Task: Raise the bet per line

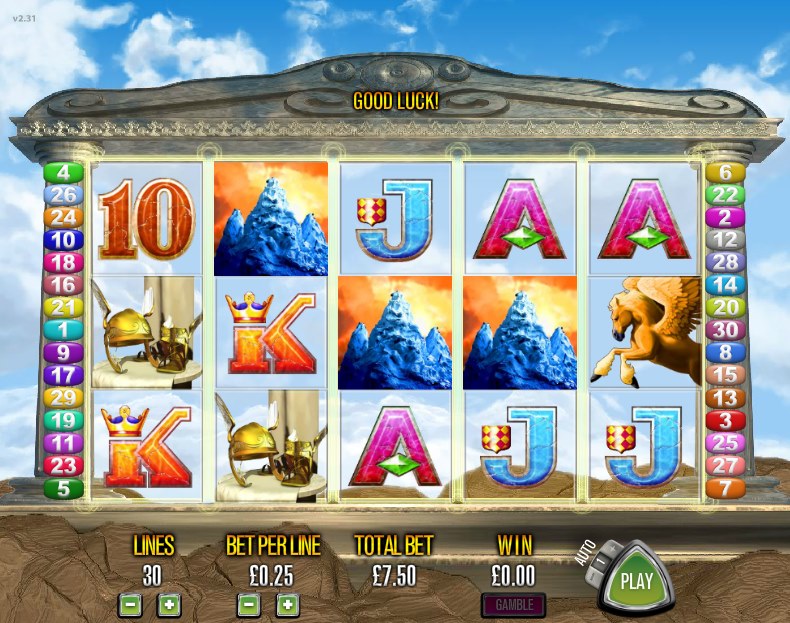Action: pos(287,604)
